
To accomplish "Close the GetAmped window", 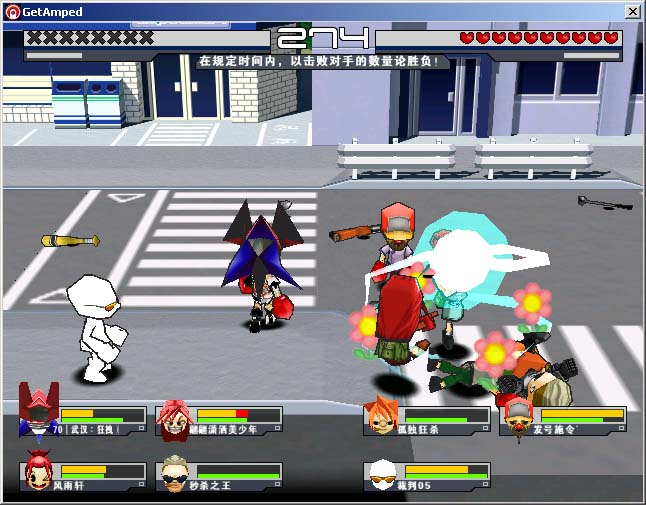I will coord(632,12).
